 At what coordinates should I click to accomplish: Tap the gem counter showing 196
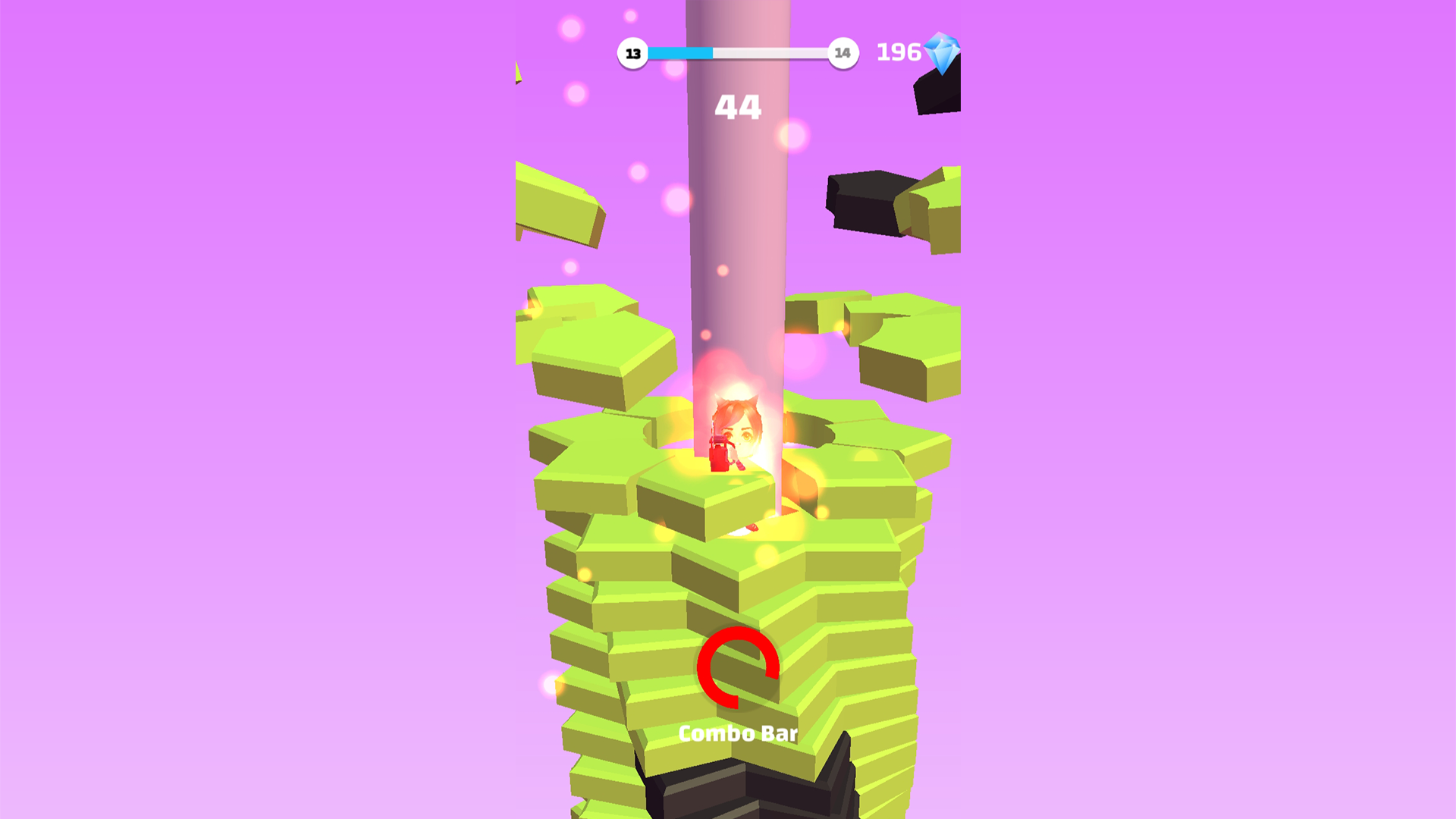point(899,51)
